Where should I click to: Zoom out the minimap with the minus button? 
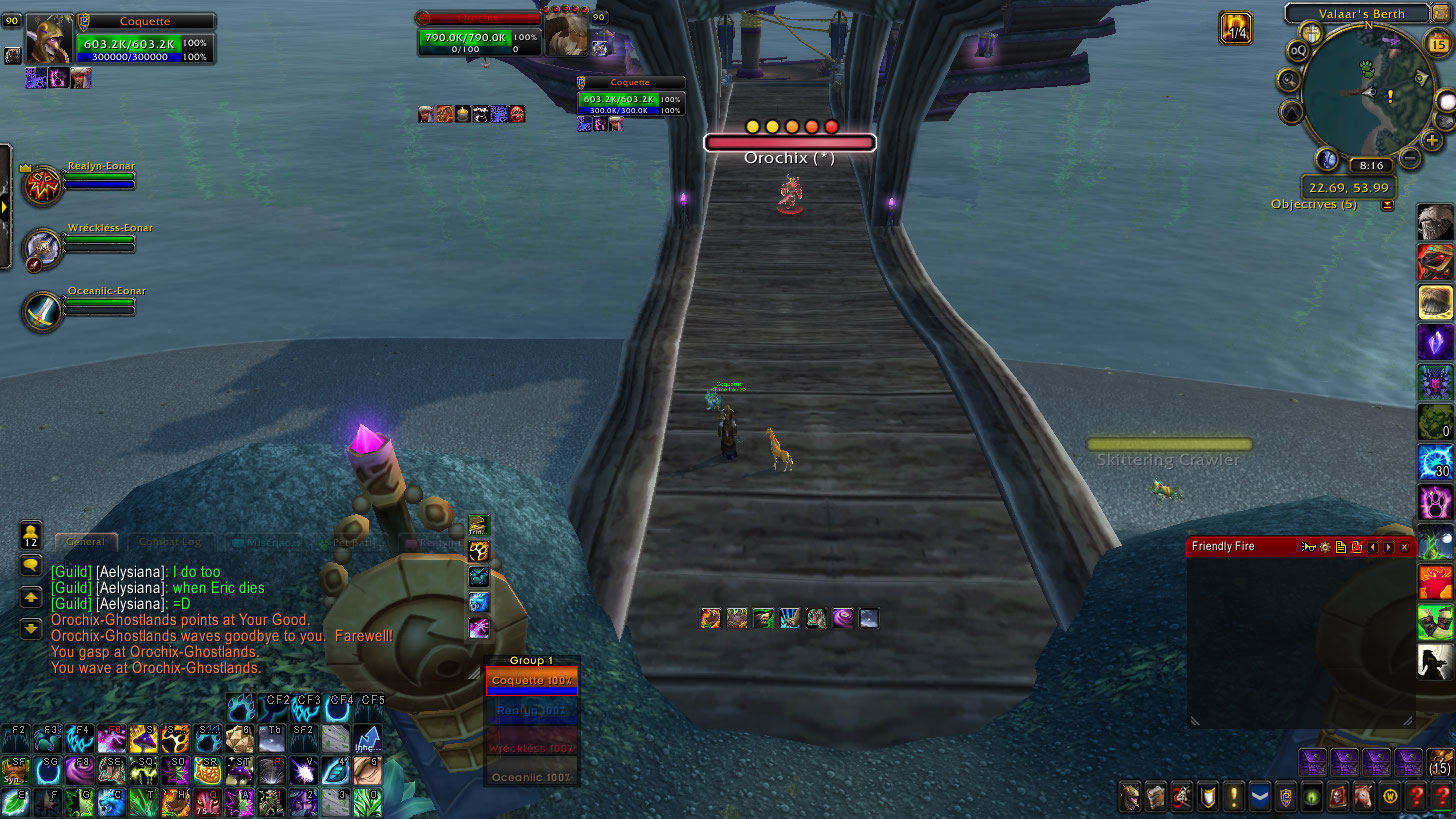(1409, 158)
